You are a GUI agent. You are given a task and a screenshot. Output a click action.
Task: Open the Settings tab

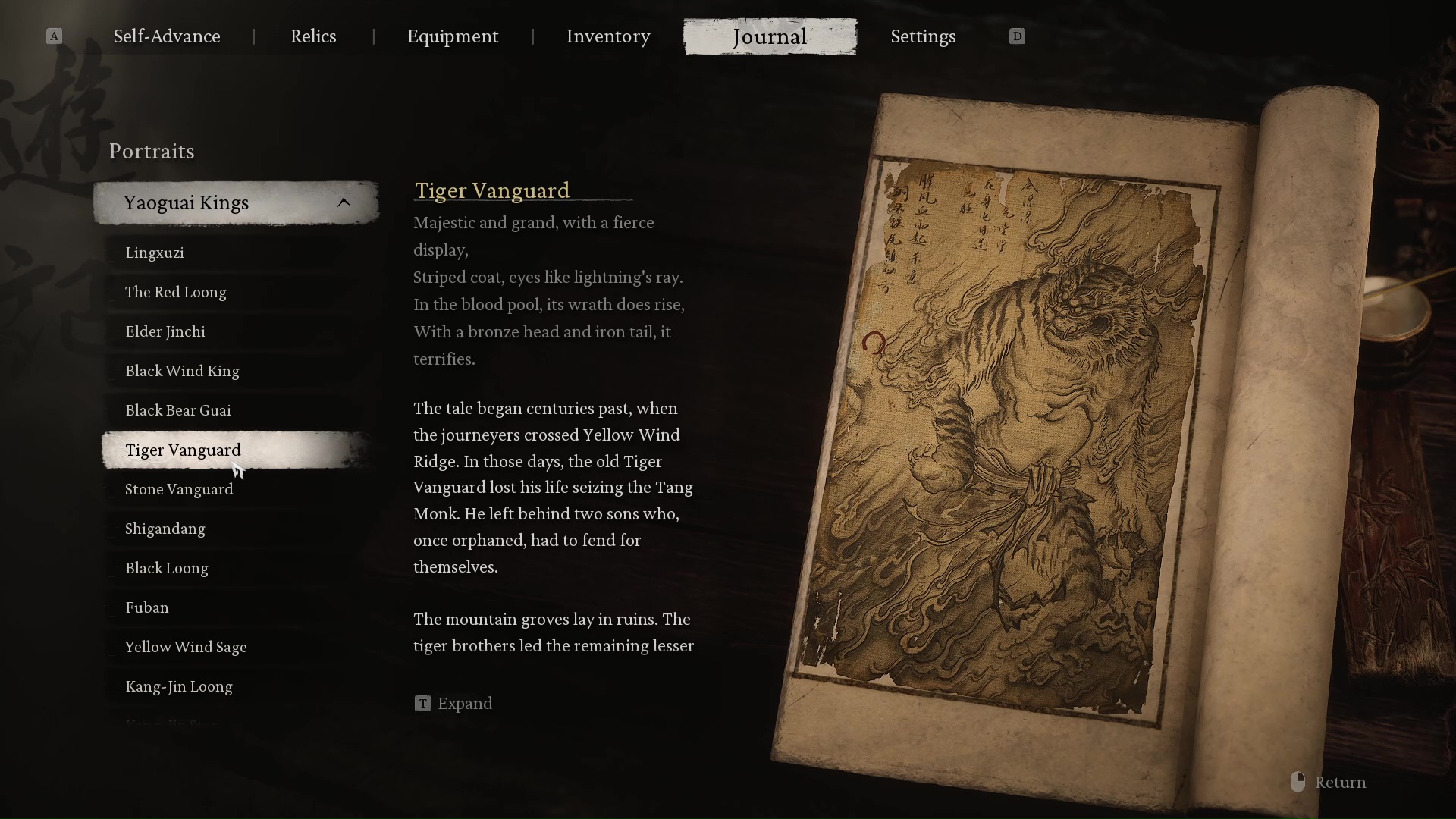(x=923, y=36)
